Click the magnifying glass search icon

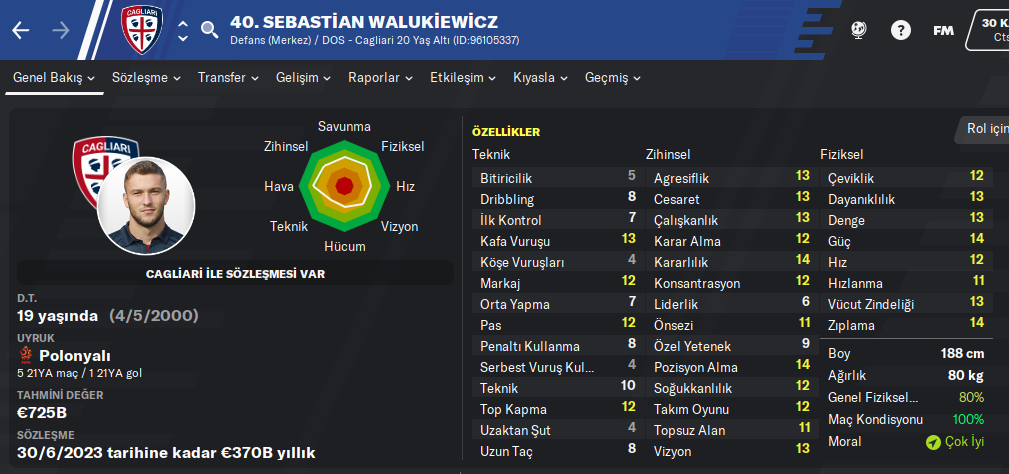tap(209, 30)
